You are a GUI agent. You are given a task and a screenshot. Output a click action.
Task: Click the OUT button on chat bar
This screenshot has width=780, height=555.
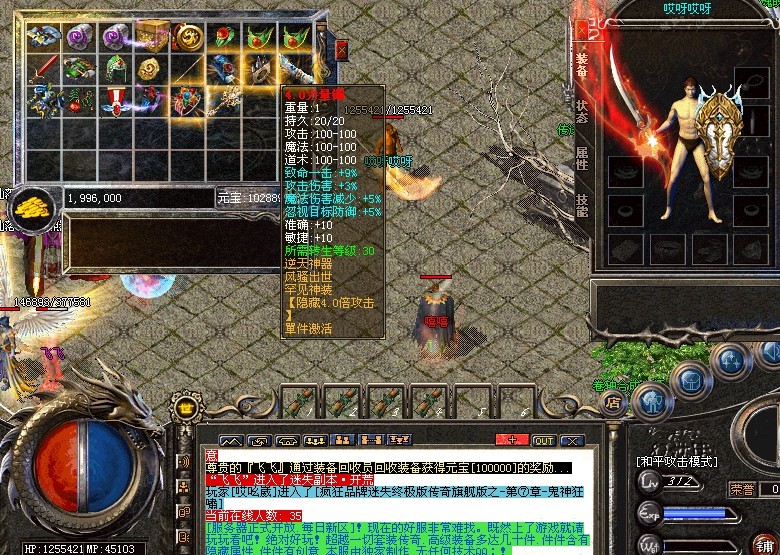coord(543,440)
